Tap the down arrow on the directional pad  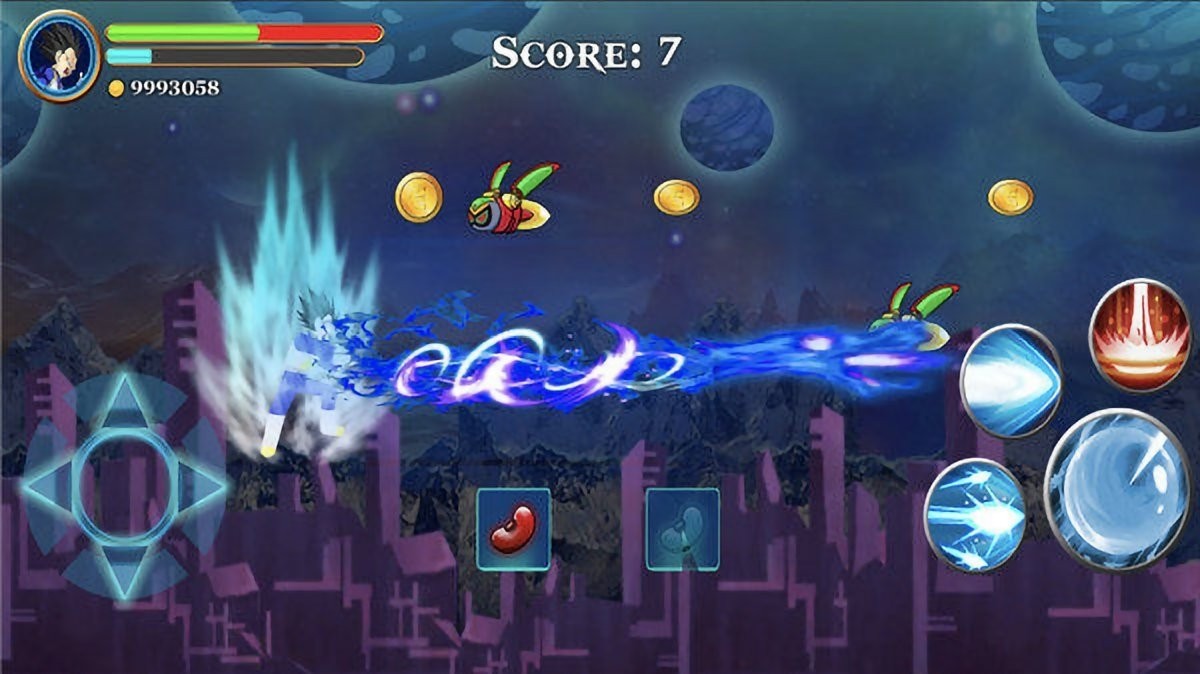[124, 574]
